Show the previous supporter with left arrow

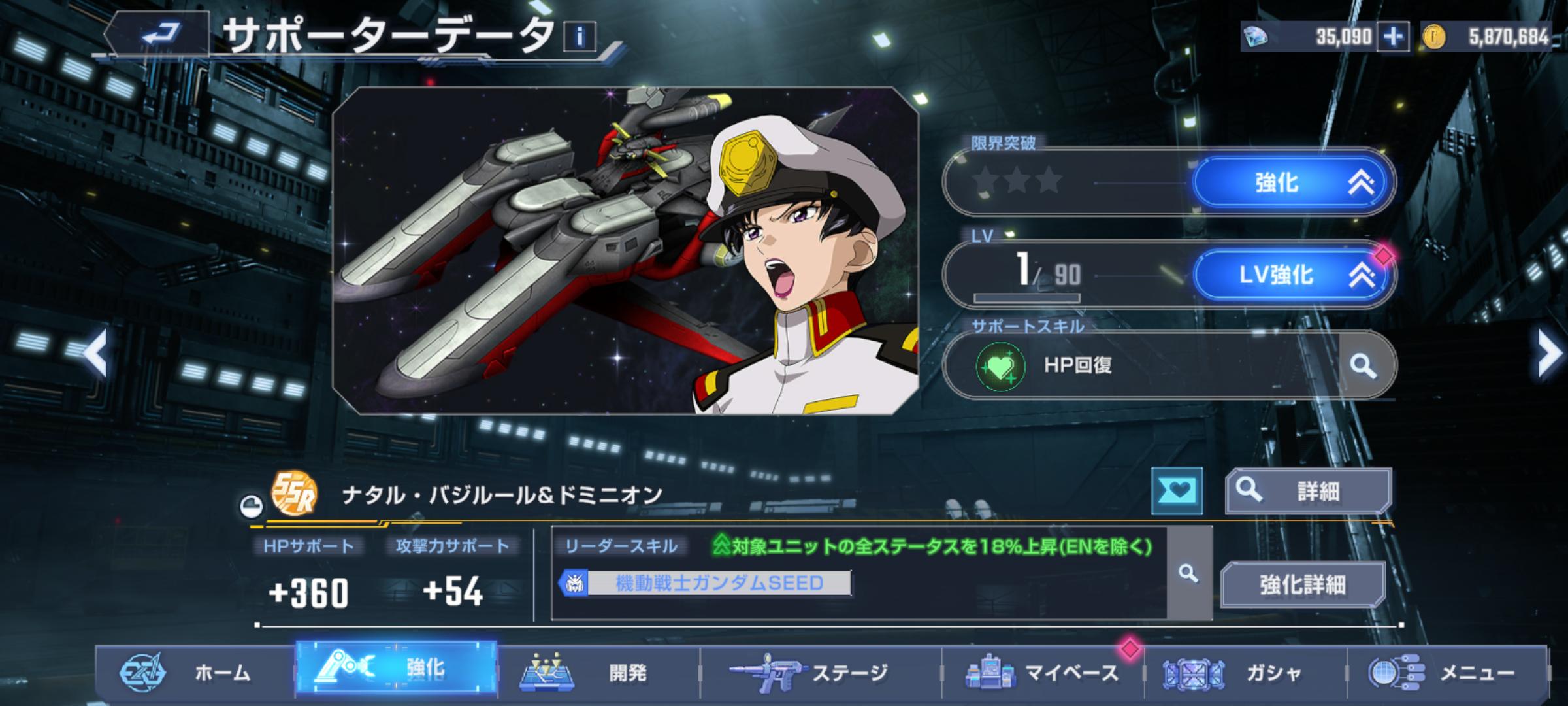95,353
